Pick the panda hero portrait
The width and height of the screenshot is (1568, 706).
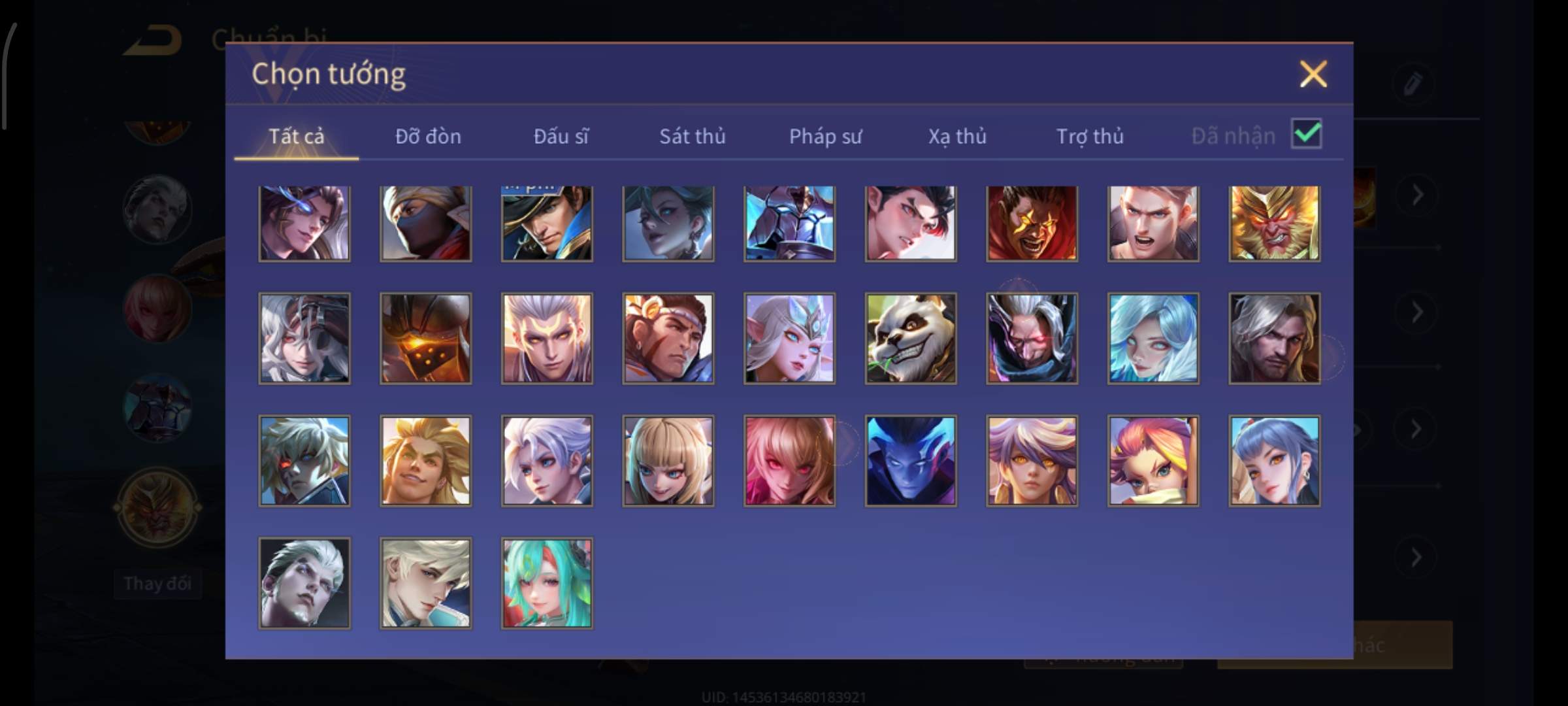(x=911, y=338)
